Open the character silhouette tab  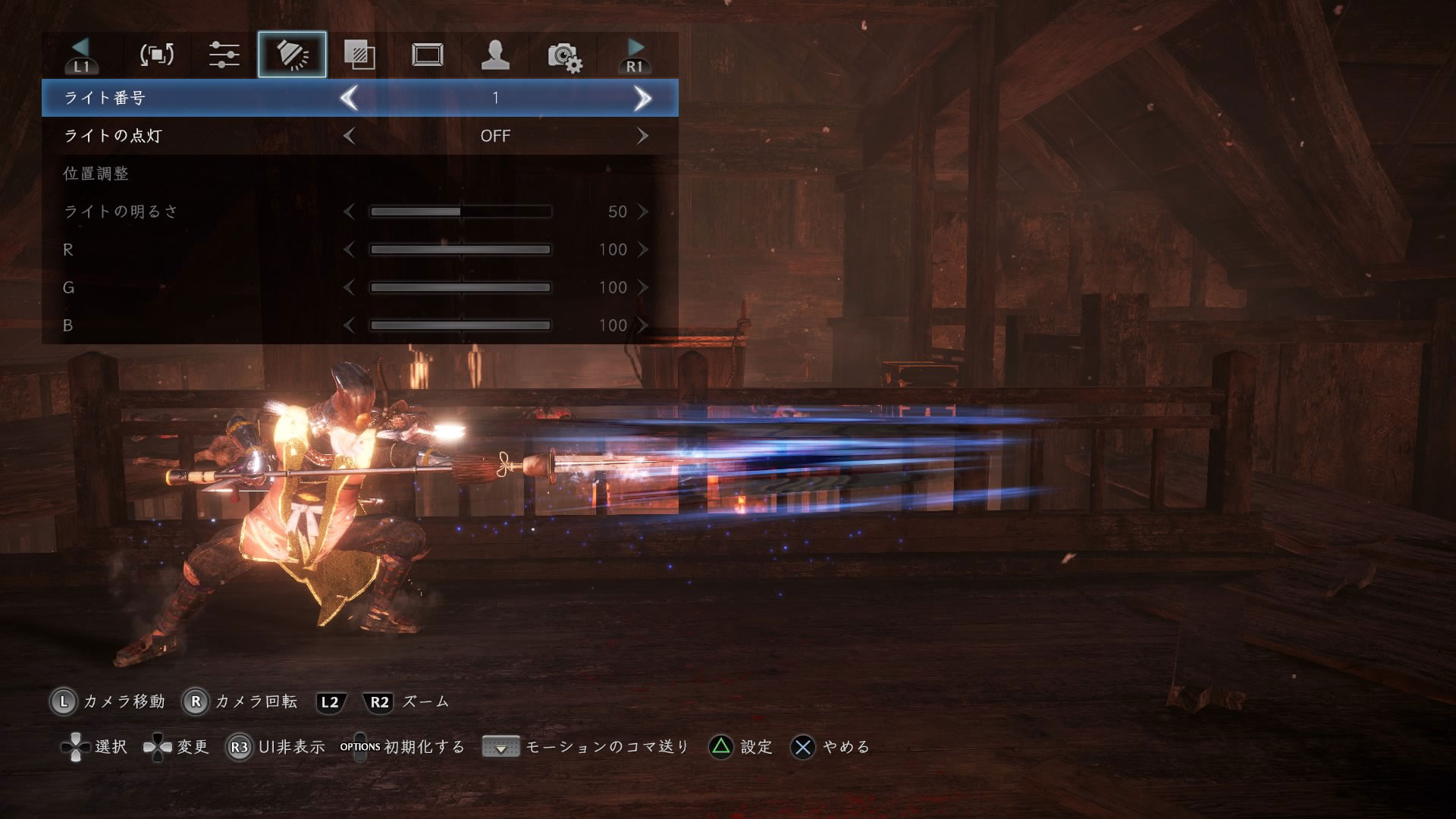[x=495, y=55]
